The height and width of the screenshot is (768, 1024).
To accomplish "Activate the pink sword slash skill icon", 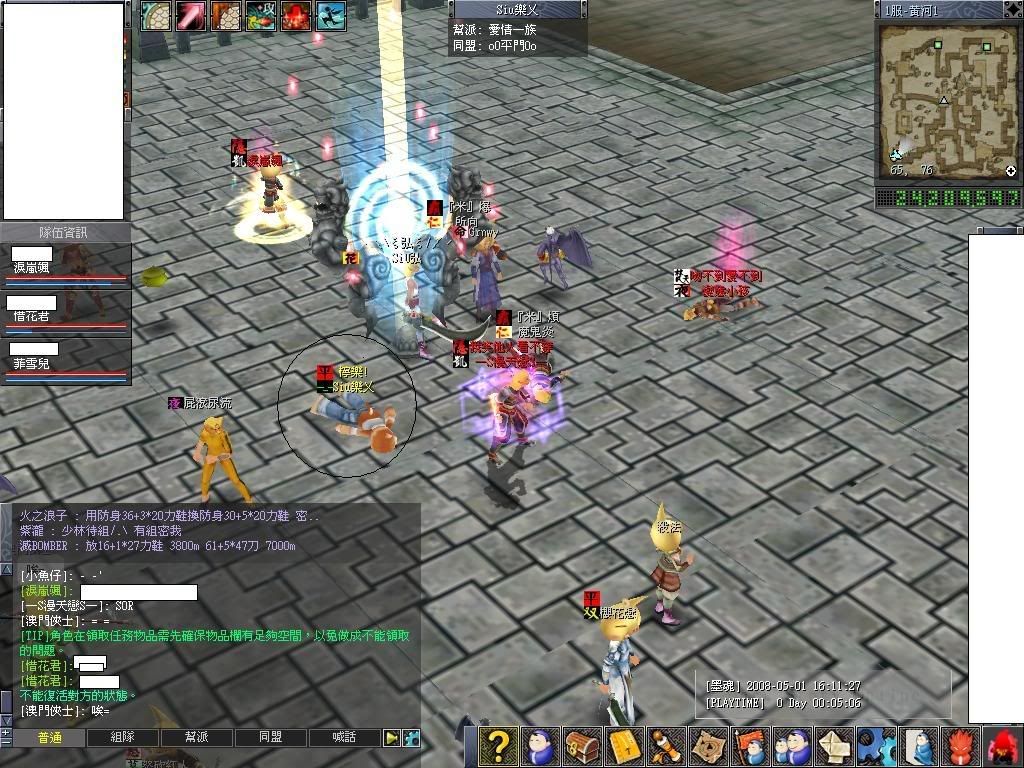I will tap(191, 15).
